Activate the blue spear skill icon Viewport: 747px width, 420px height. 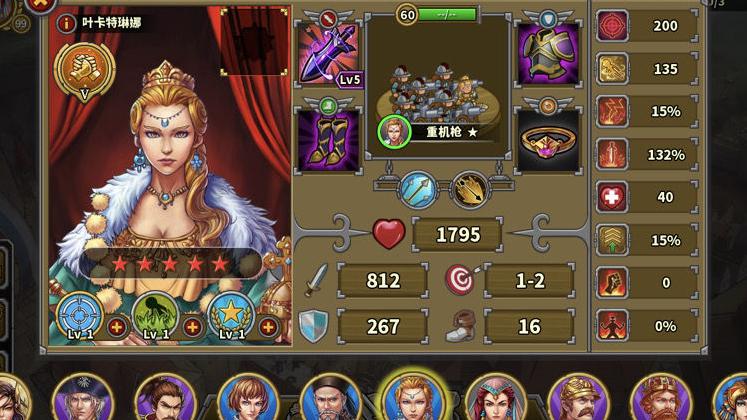pos(417,190)
